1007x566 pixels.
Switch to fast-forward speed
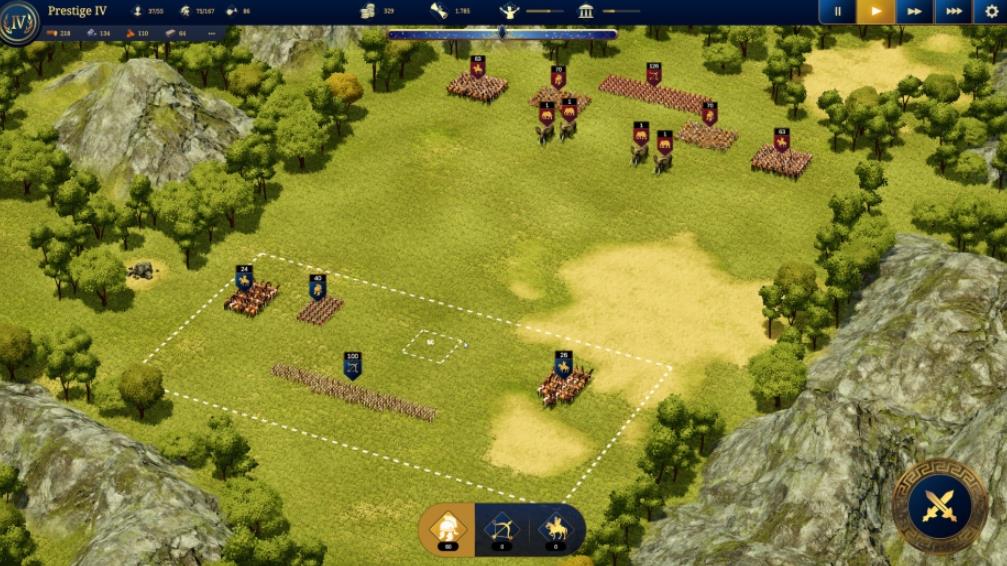point(914,12)
